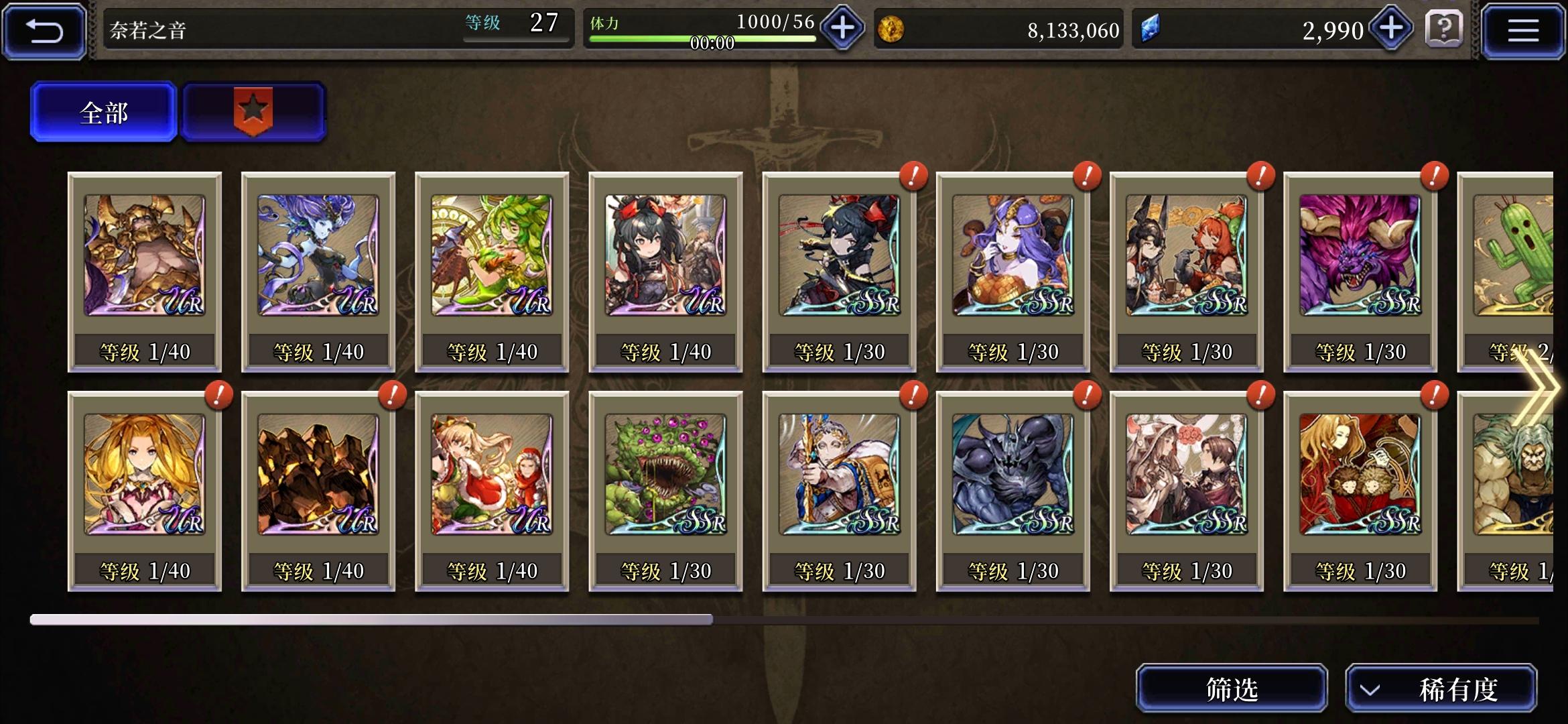
Task: Expand the 稀有度 rarity sort dropdown
Action: tap(1442, 686)
